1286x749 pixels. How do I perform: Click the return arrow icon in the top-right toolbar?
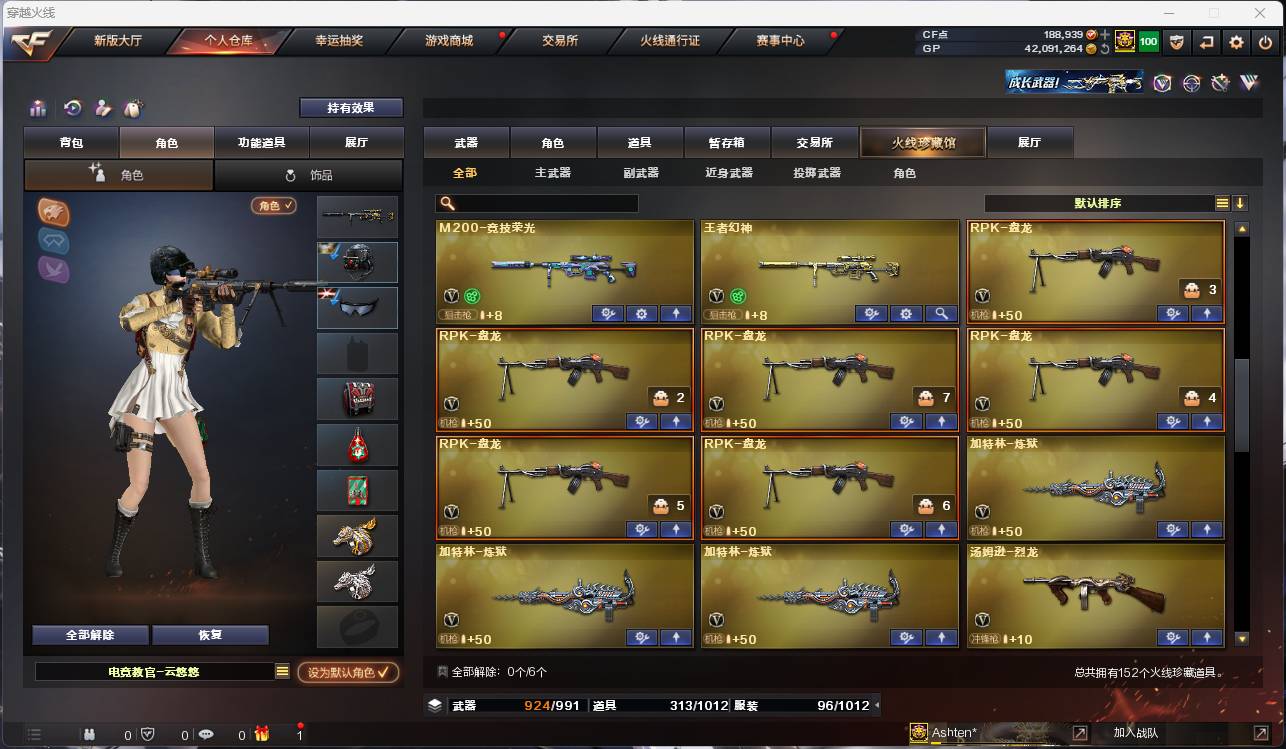coord(1207,41)
